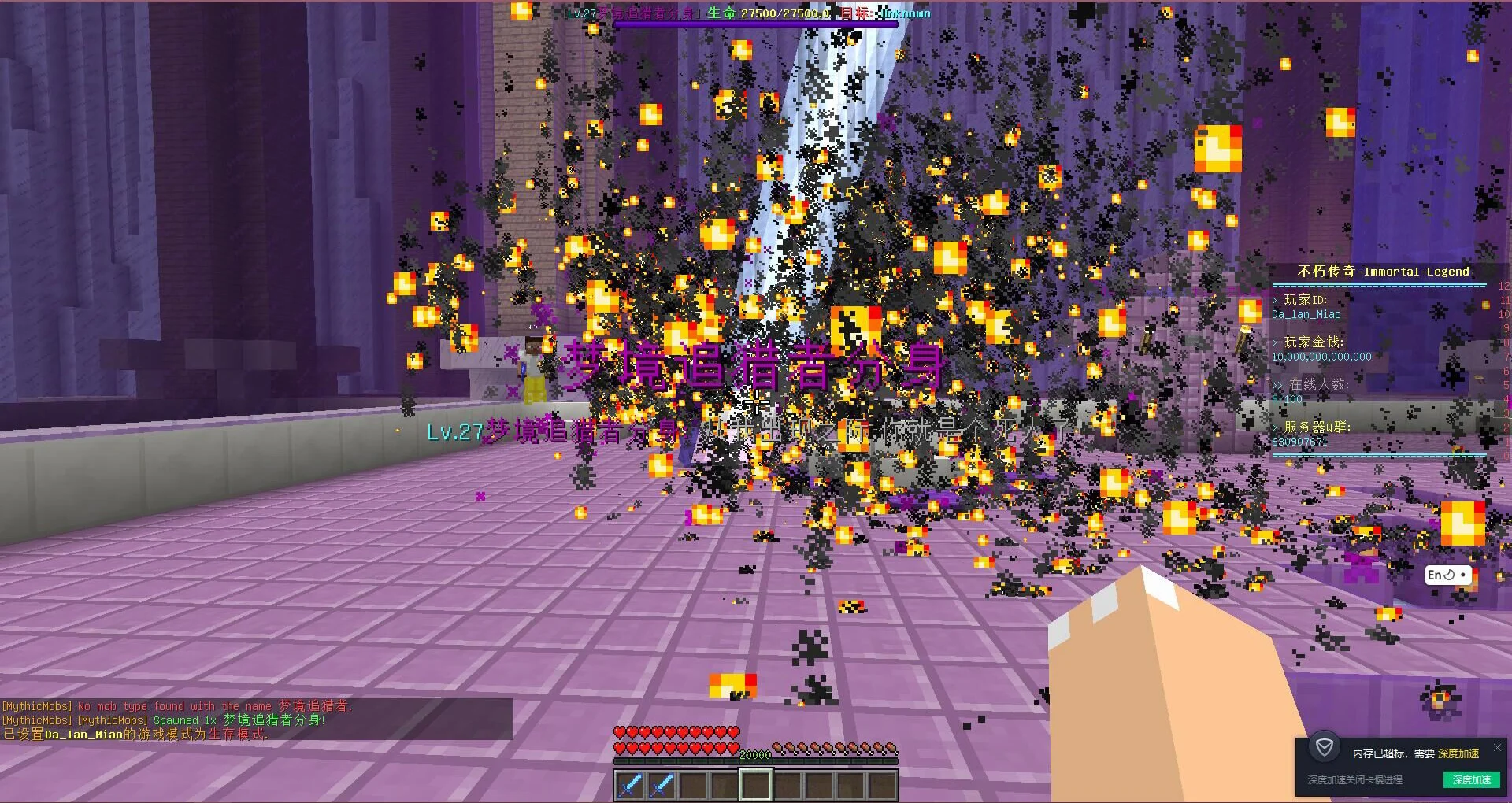Click the green 深度加速 button
The image size is (1512, 803).
pyautogui.click(x=1471, y=779)
